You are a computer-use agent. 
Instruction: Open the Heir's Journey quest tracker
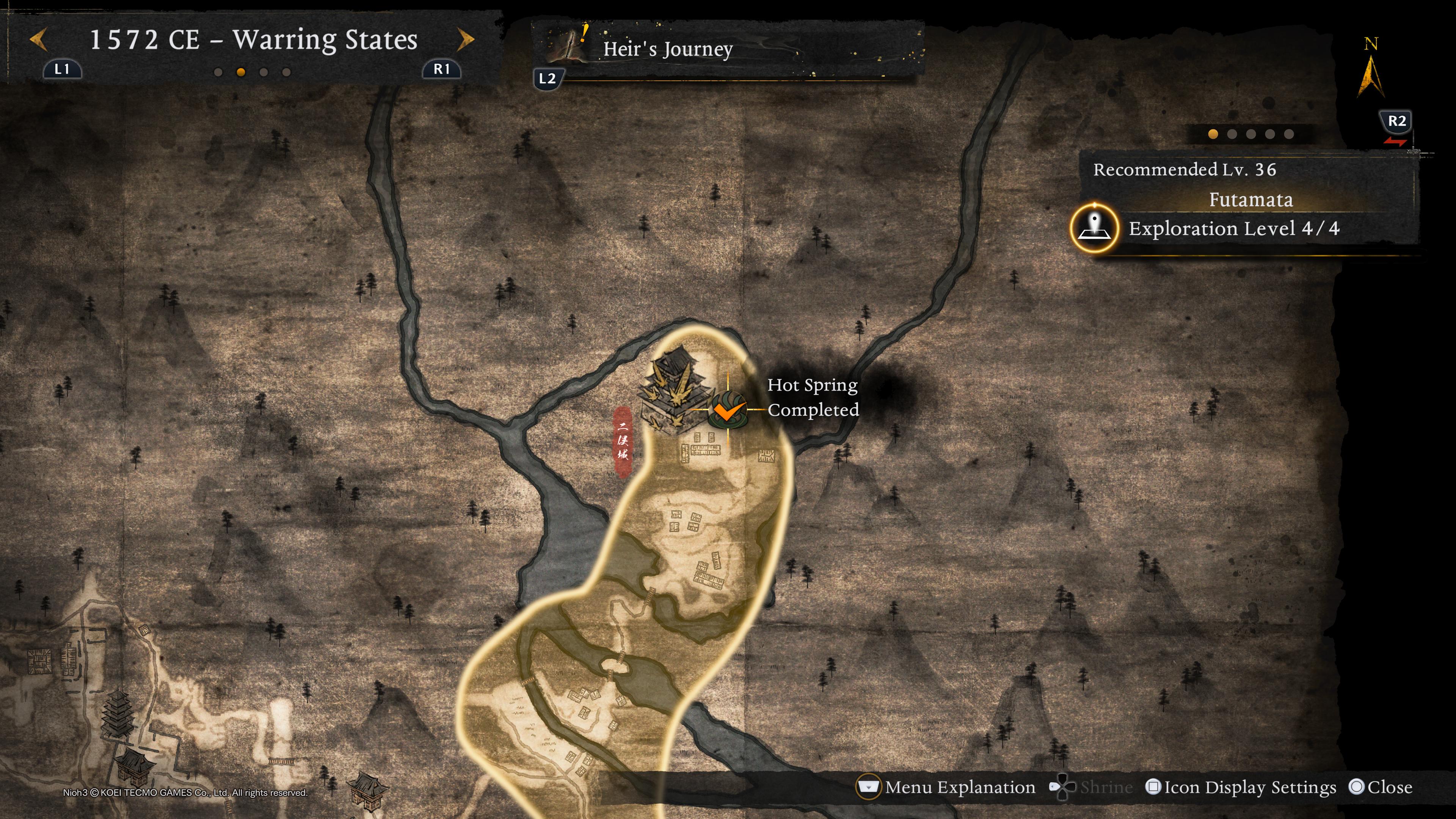(x=667, y=49)
